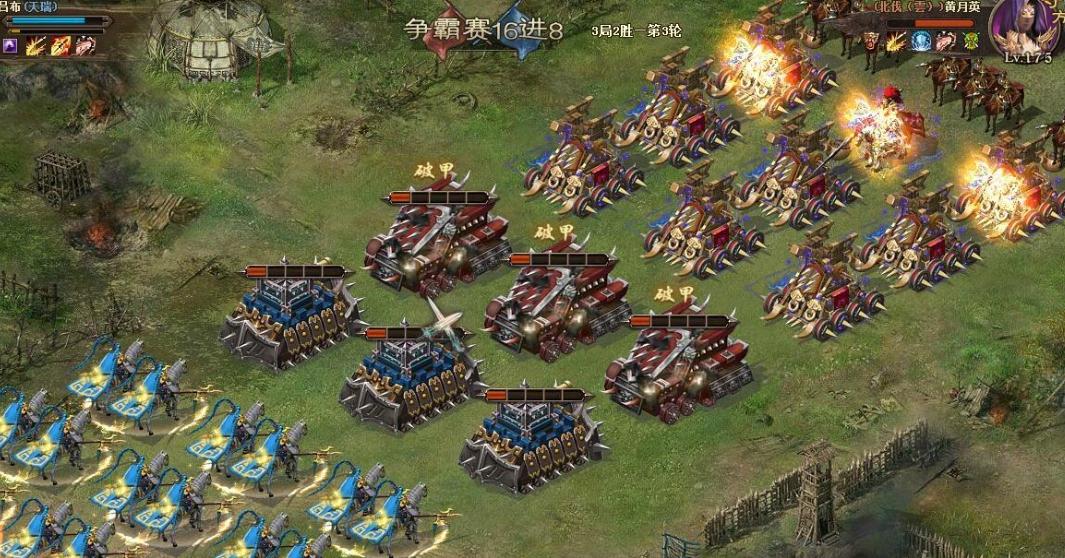Click Huang Yueying's green emblem skill icon
Viewport: 1065px width, 558px height.
coord(971,41)
